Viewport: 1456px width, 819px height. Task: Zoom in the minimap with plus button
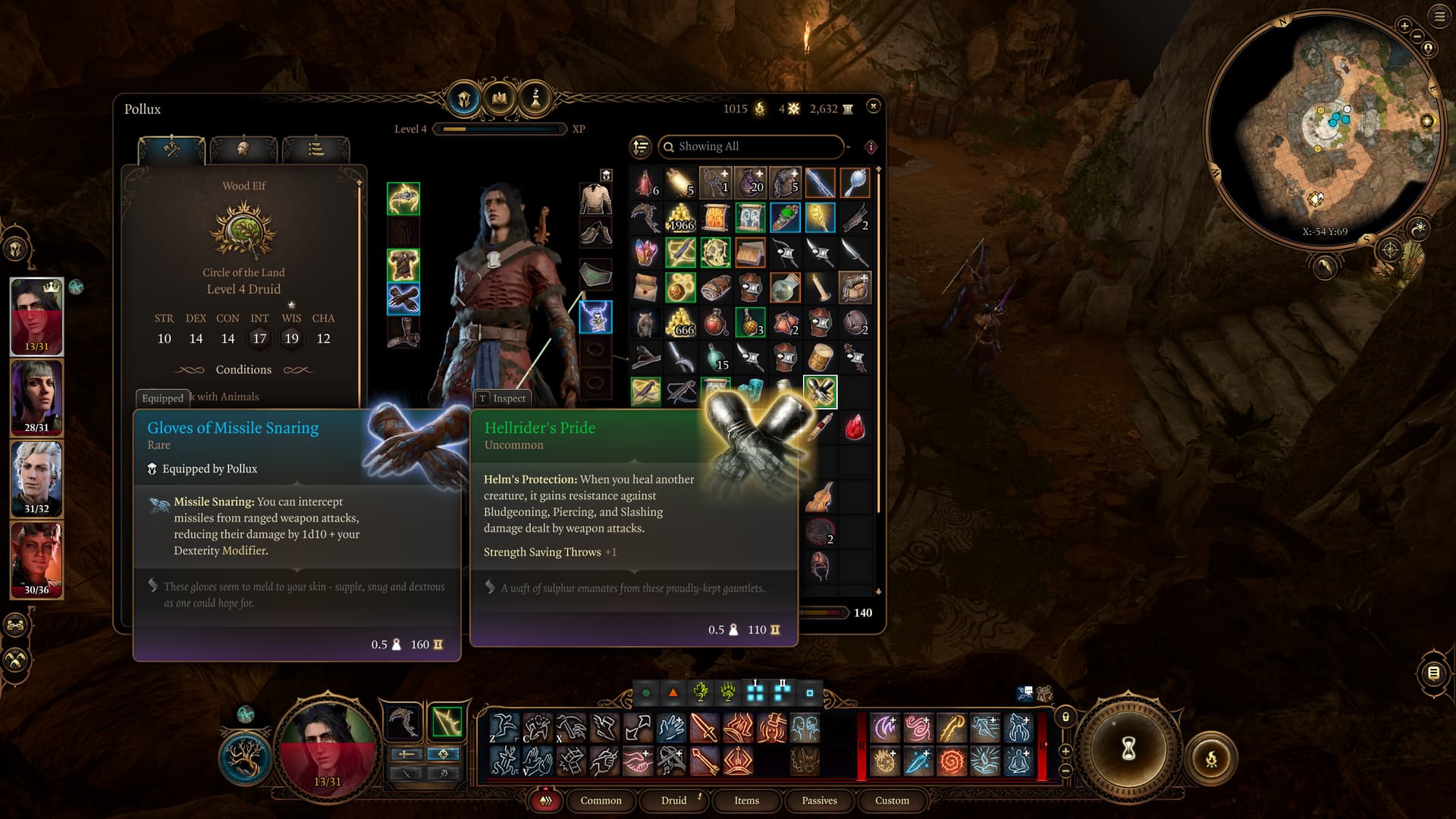tap(1404, 26)
